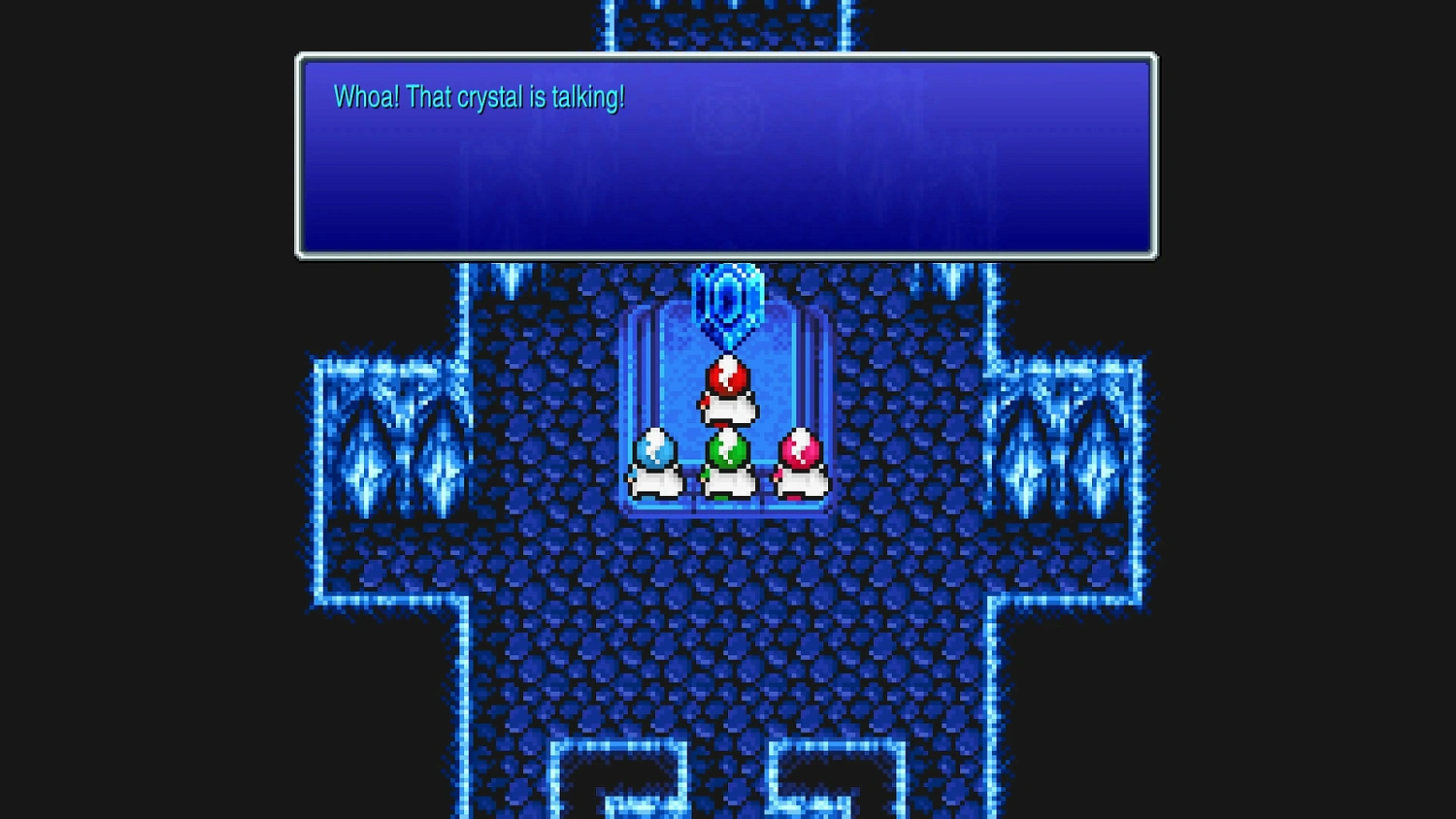
Task: Click the text 'Whoa! That crystal is talking!'
Action: pos(480,97)
